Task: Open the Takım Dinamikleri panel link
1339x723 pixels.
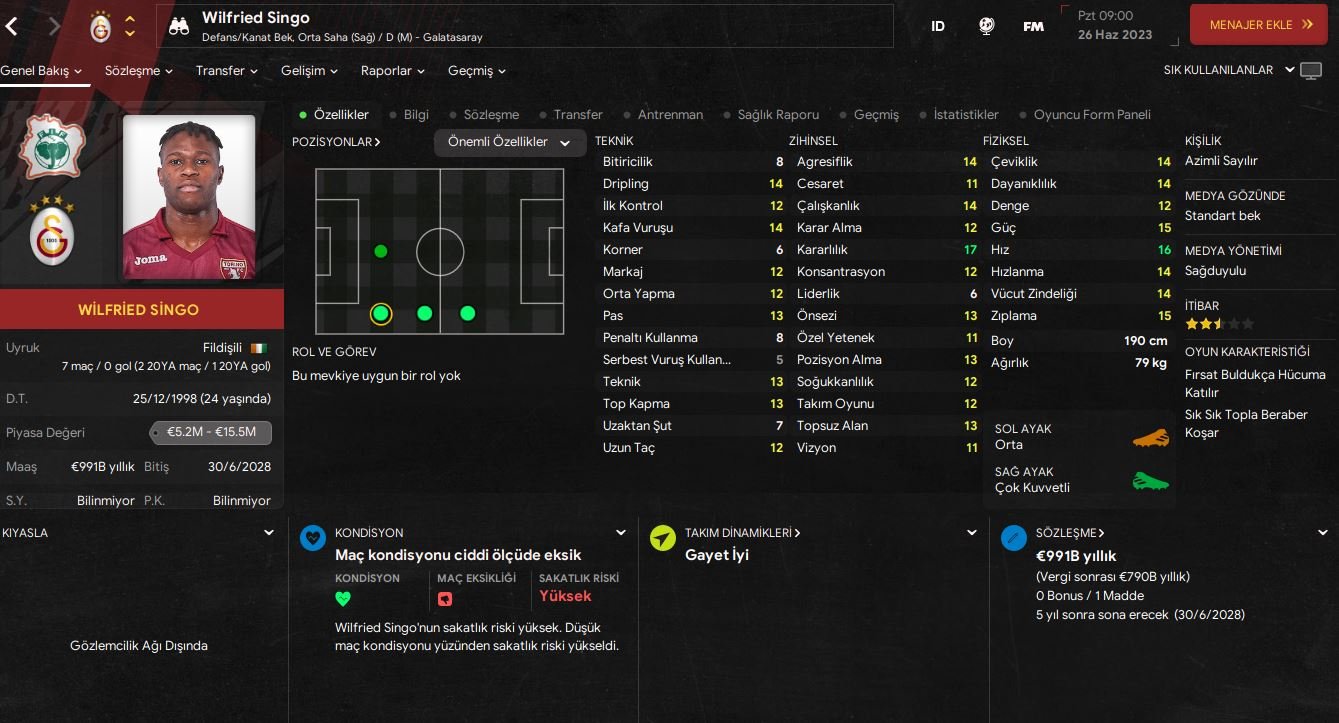Action: click(x=742, y=533)
